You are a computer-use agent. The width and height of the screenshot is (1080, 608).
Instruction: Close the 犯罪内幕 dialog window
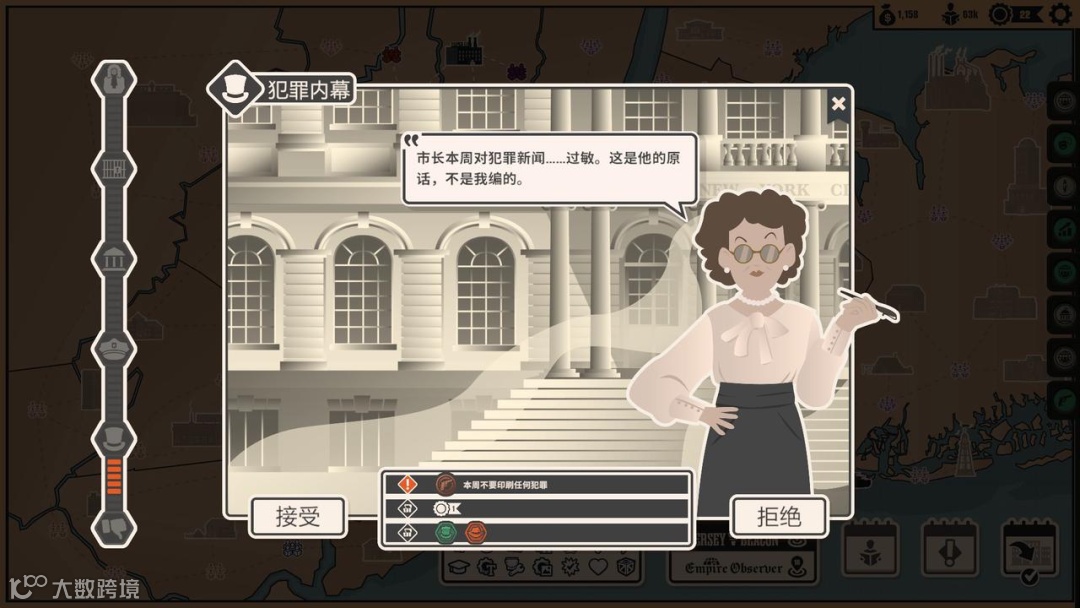coord(838,104)
